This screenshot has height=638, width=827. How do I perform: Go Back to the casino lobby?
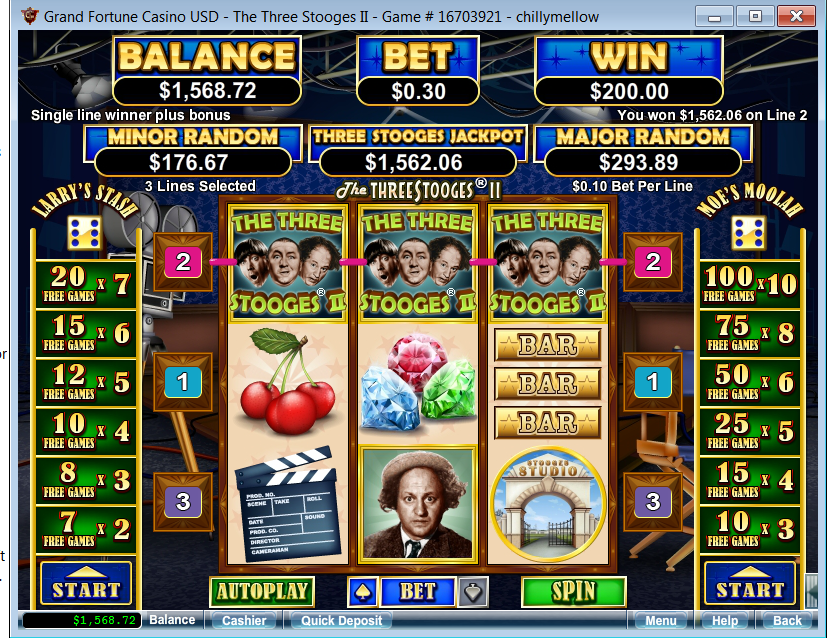tap(788, 621)
